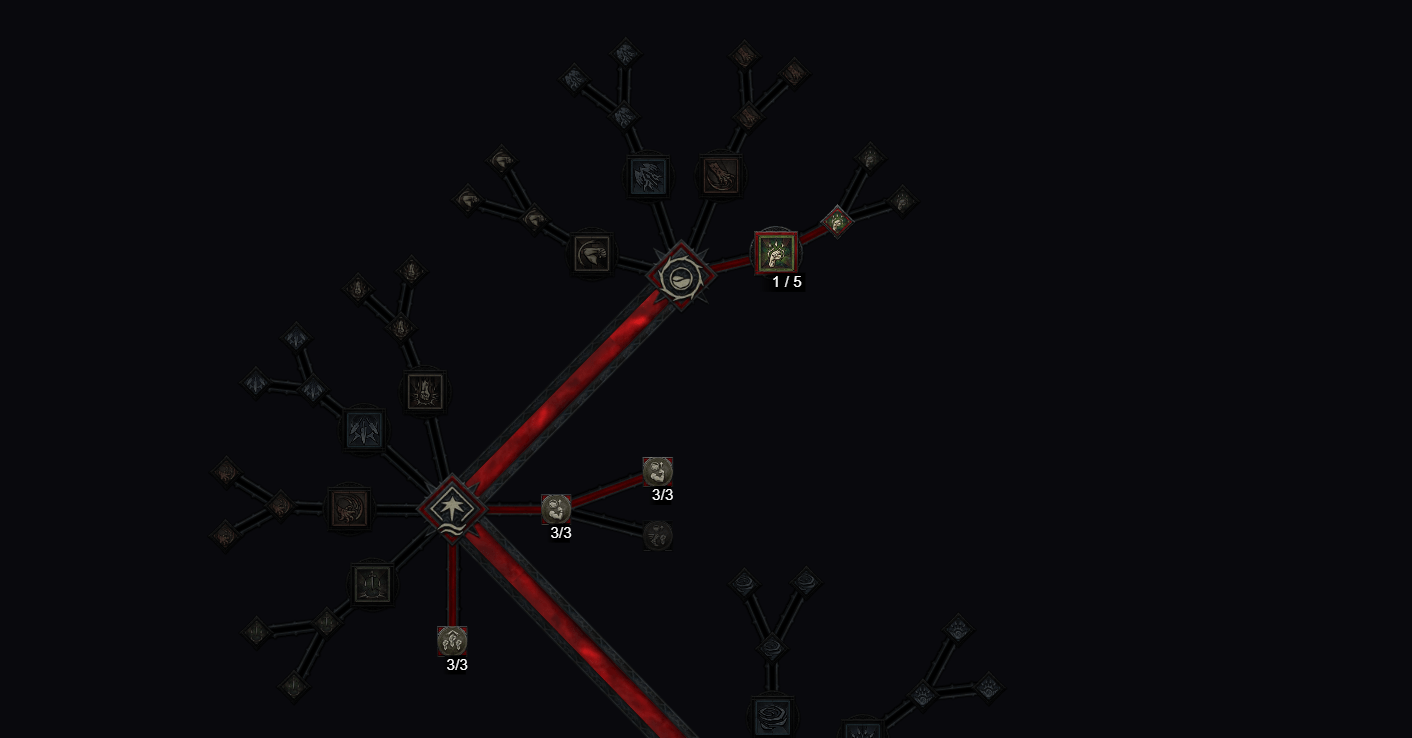Select the blue winged storm skill icon
Image resolution: width=1412 pixels, height=738 pixels.
[648, 177]
